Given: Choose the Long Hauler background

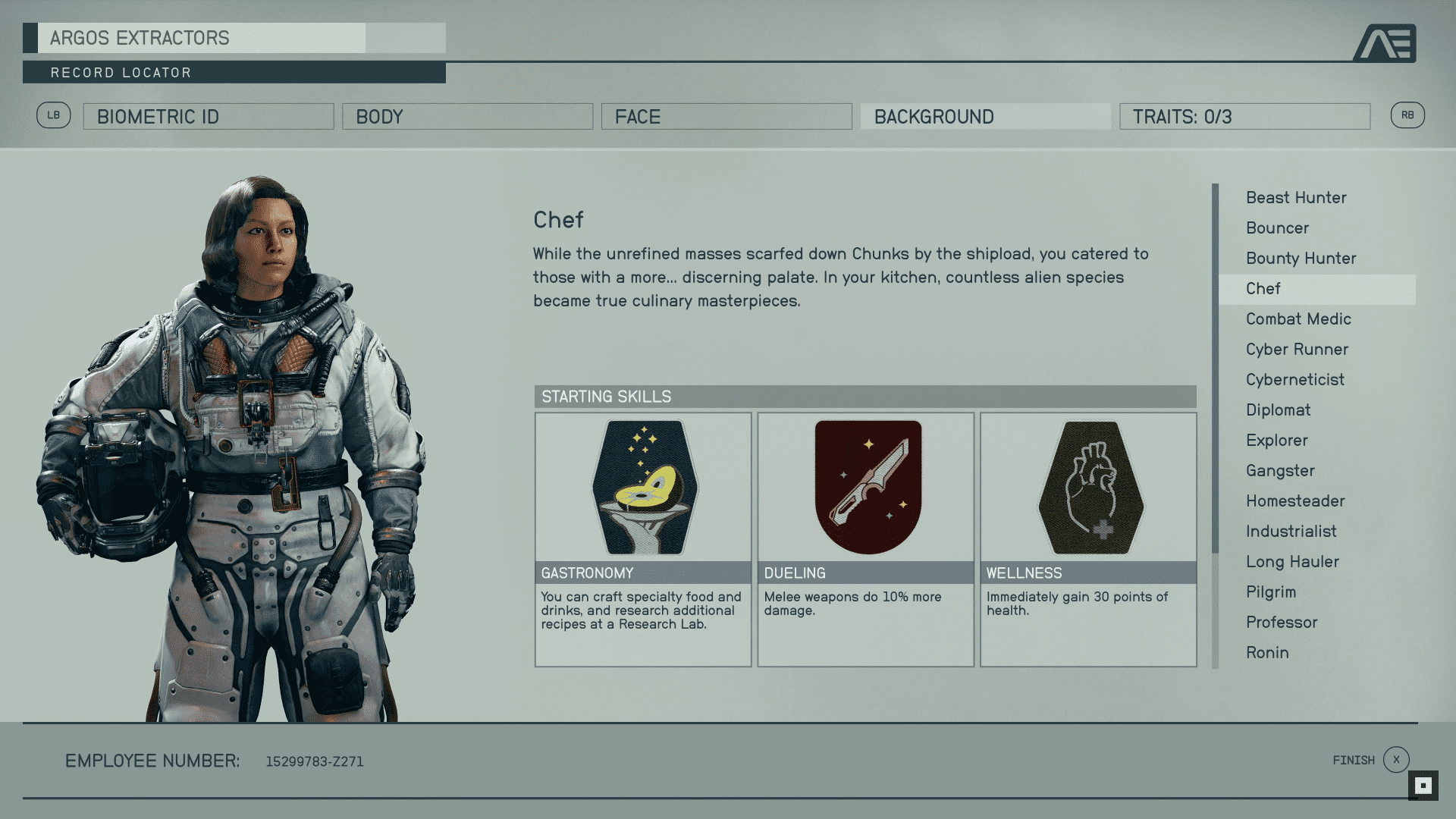Looking at the screenshot, I should (x=1292, y=562).
